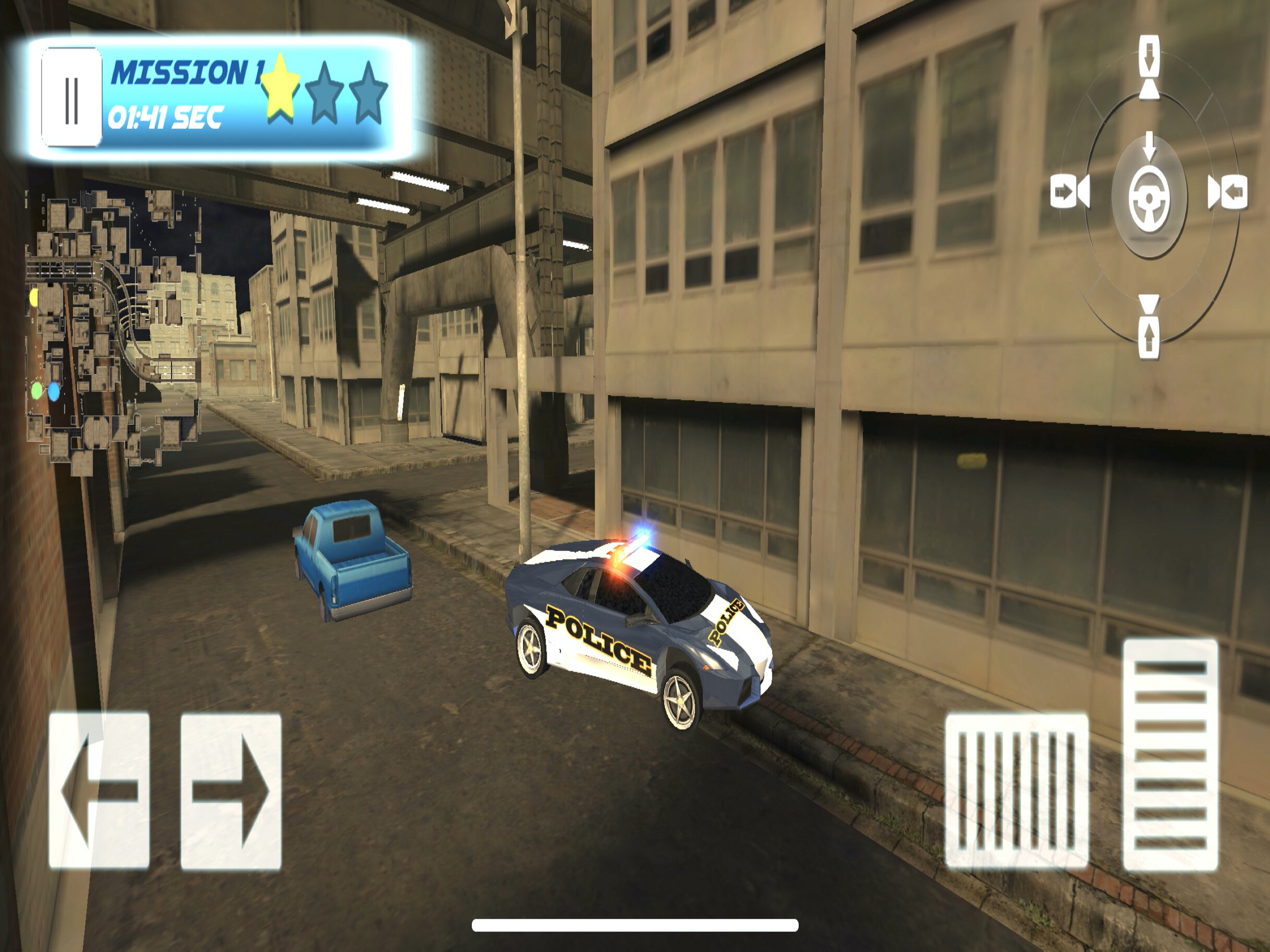The image size is (1270, 952).
Task: Steer left with the left arrow button
Action: coord(99,791)
